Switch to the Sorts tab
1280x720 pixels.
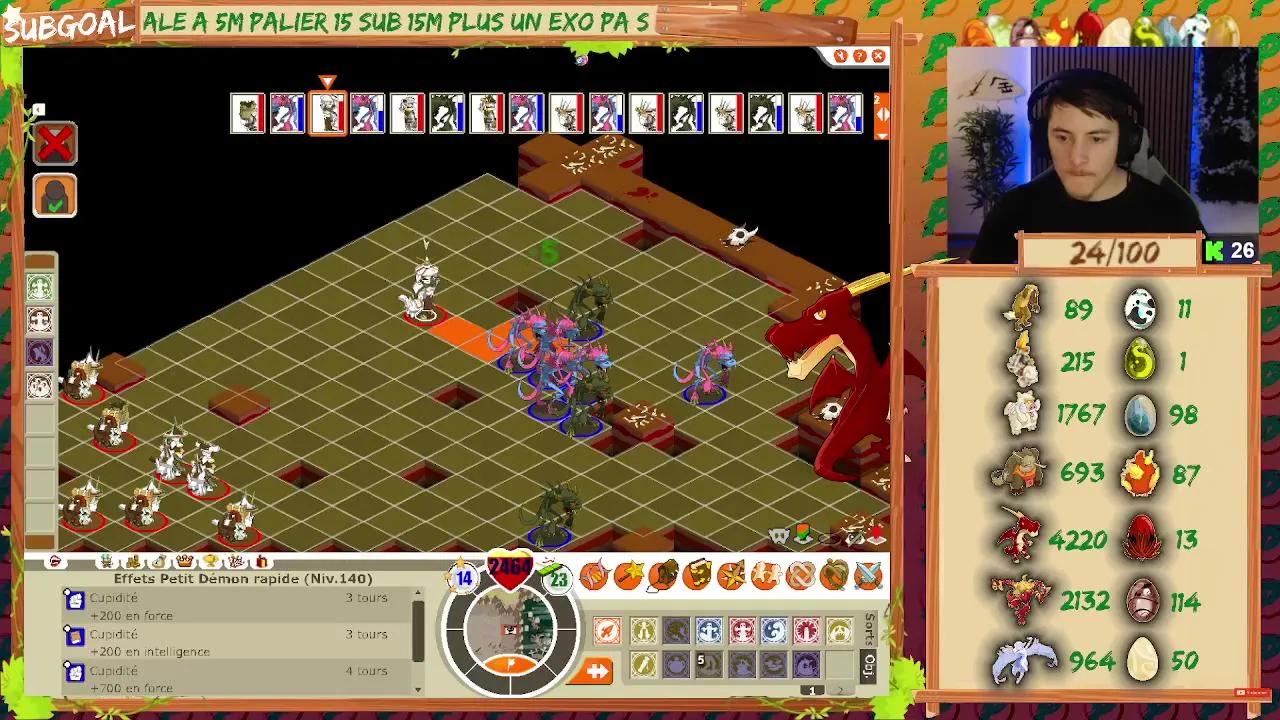click(867, 627)
